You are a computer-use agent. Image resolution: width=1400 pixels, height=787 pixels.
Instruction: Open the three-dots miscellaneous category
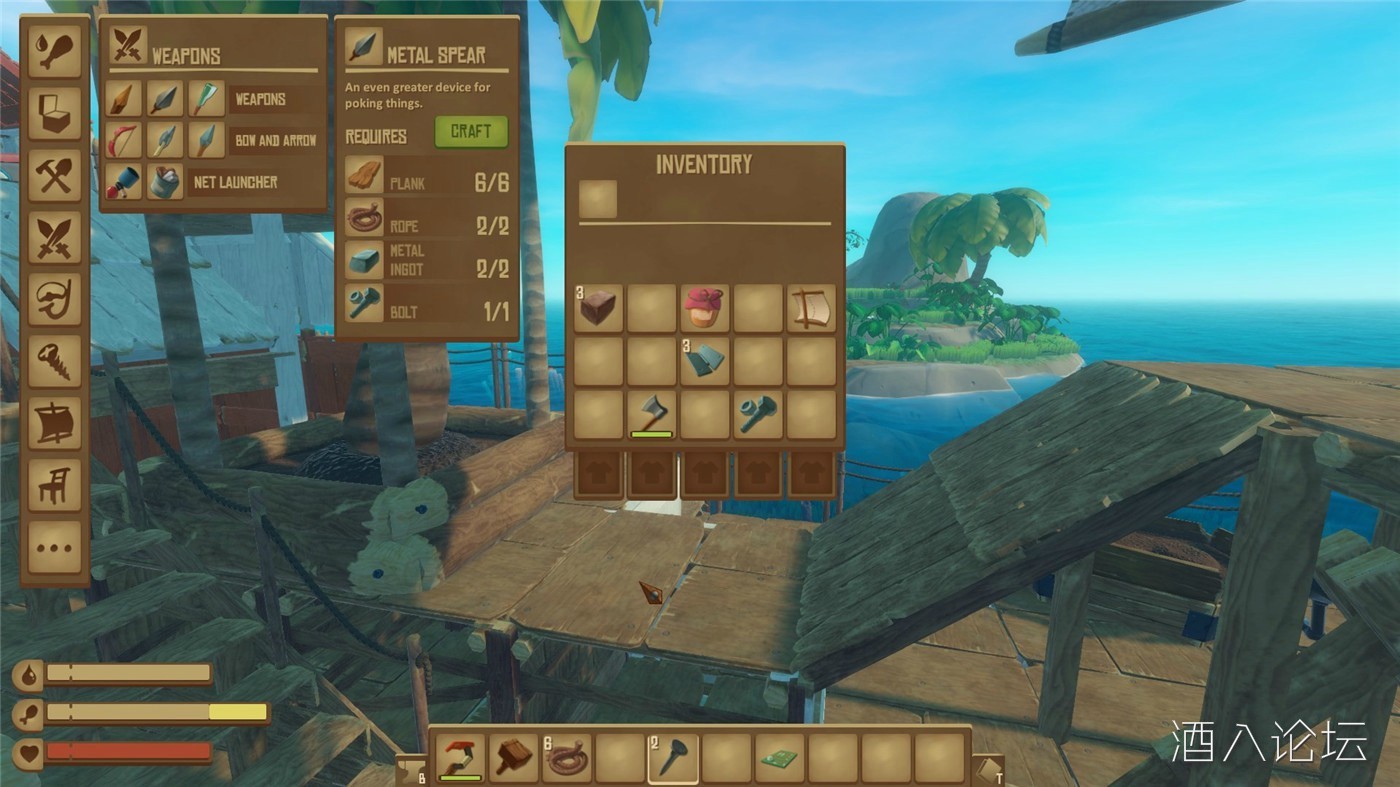click(x=54, y=547)
